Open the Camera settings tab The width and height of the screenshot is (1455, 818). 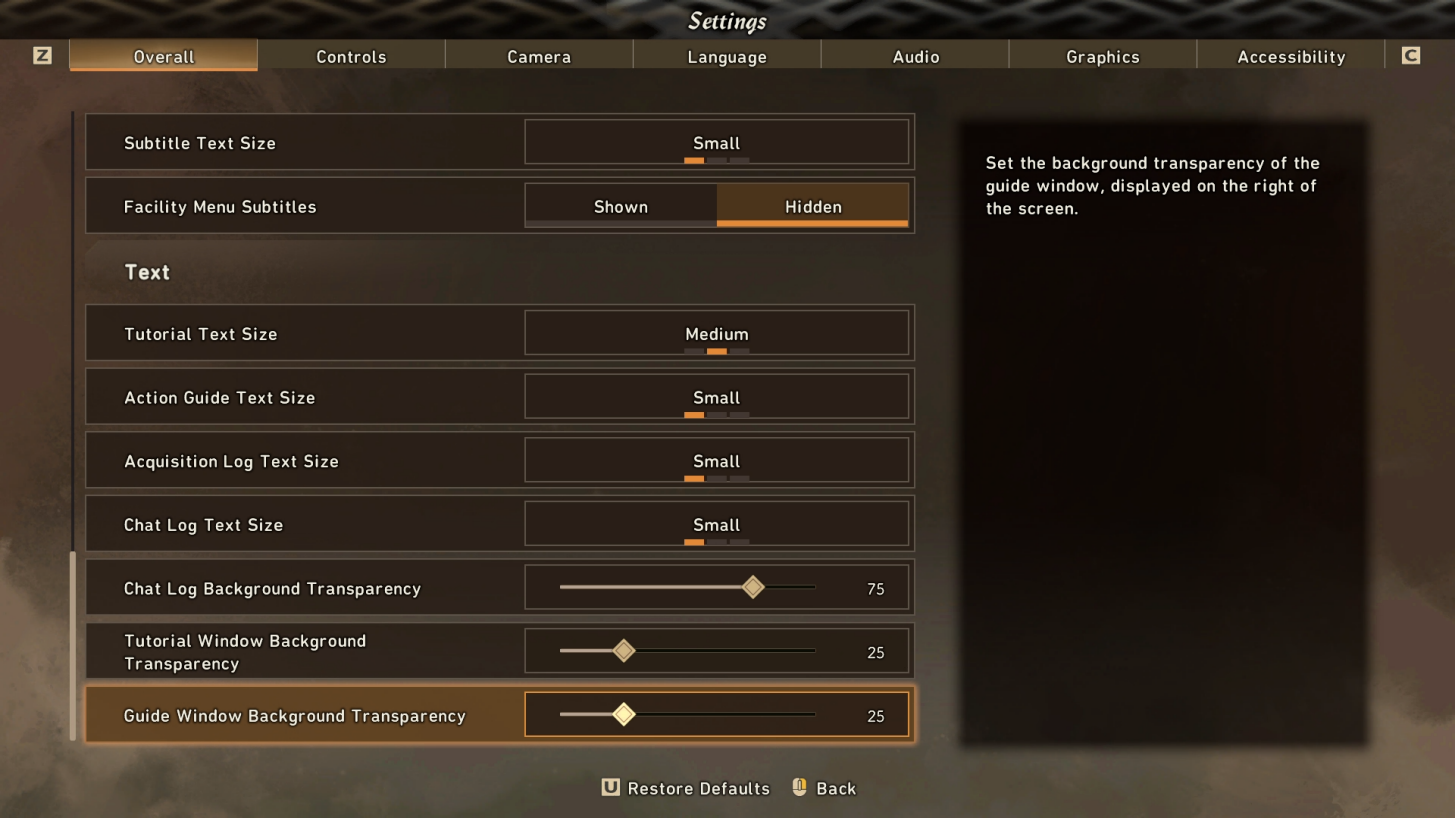[x=538, y=56]
